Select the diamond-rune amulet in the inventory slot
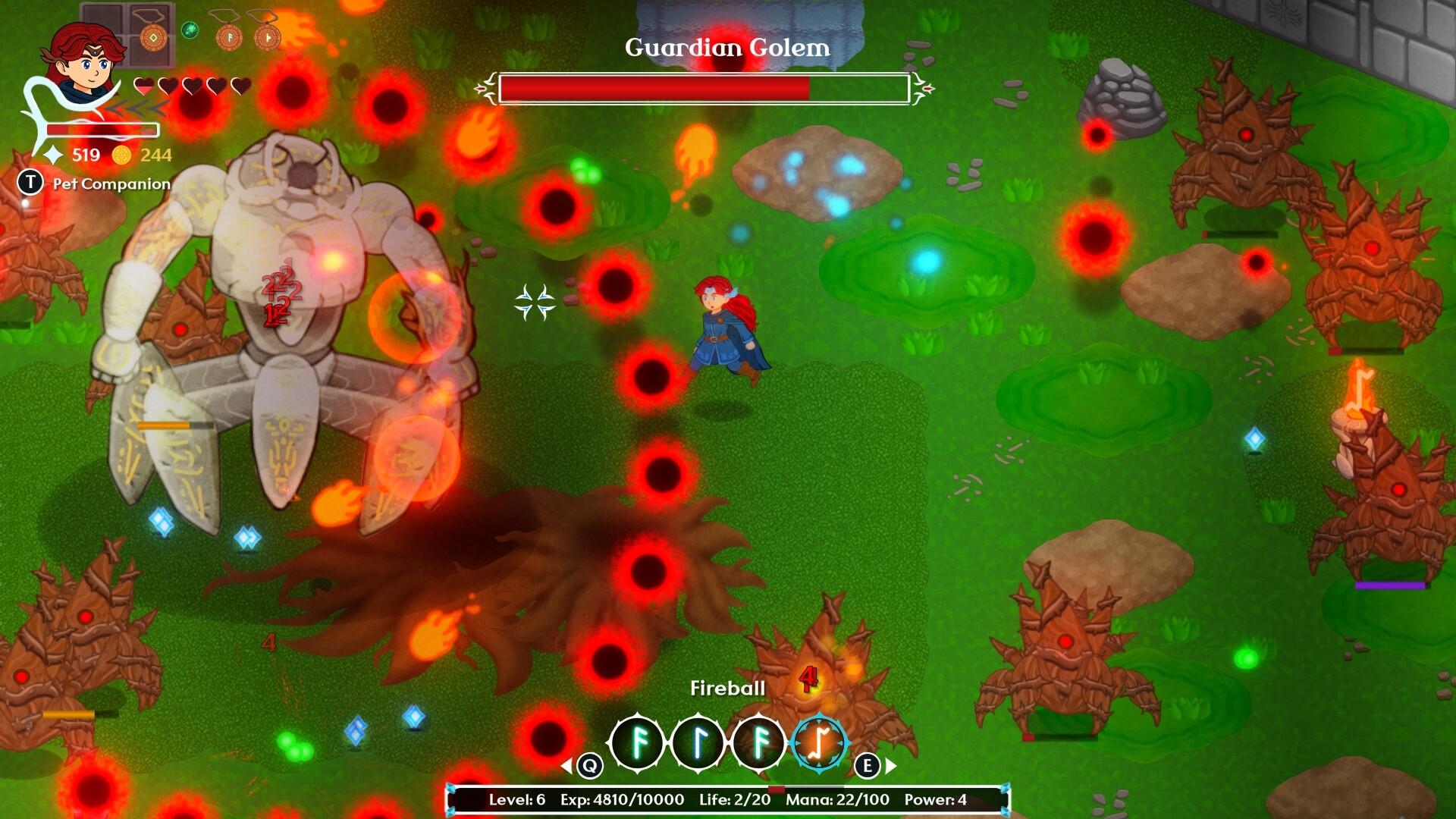Viewport: 1456px width, 819px height. pyautogui.click(x=153, y=36)
